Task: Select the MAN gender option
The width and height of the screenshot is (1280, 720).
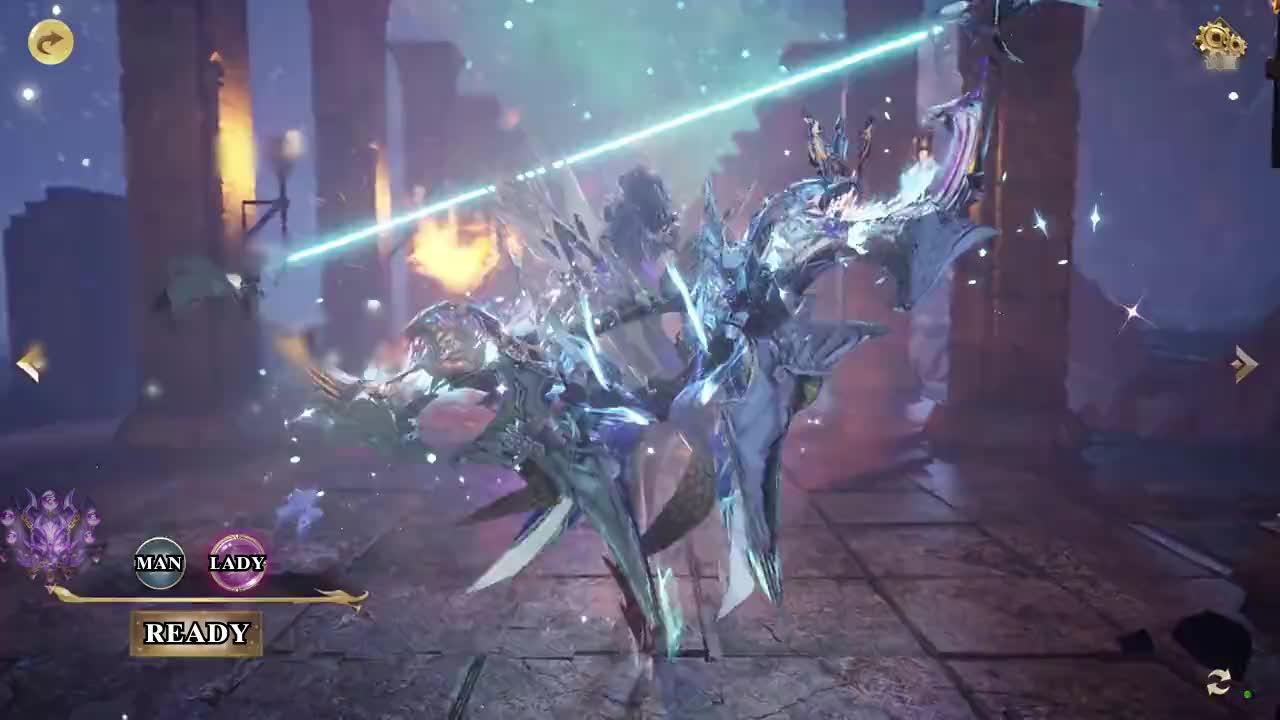Action: point(159,563)
